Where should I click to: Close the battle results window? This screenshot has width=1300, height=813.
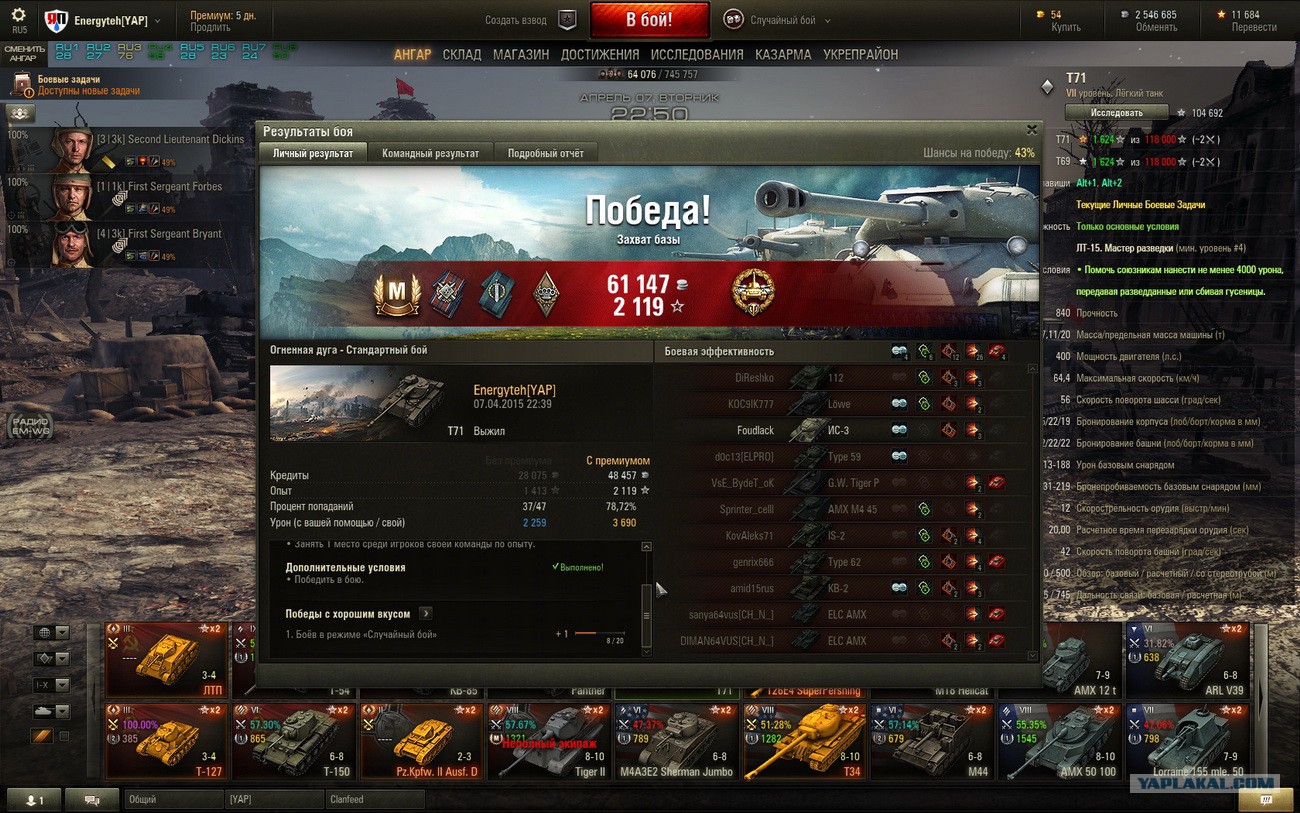1032,130
